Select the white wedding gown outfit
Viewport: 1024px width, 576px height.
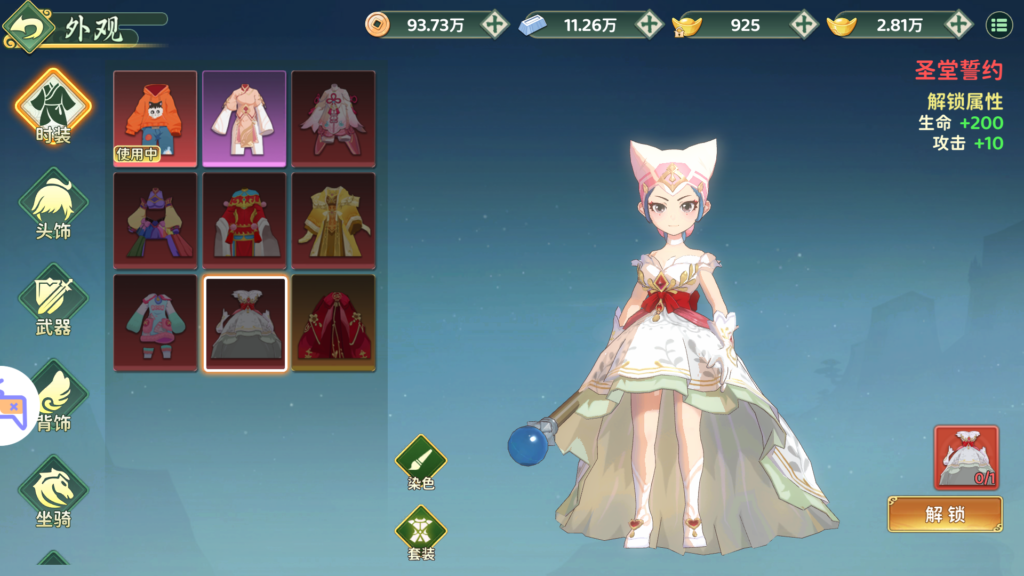[x=244, y=323]
